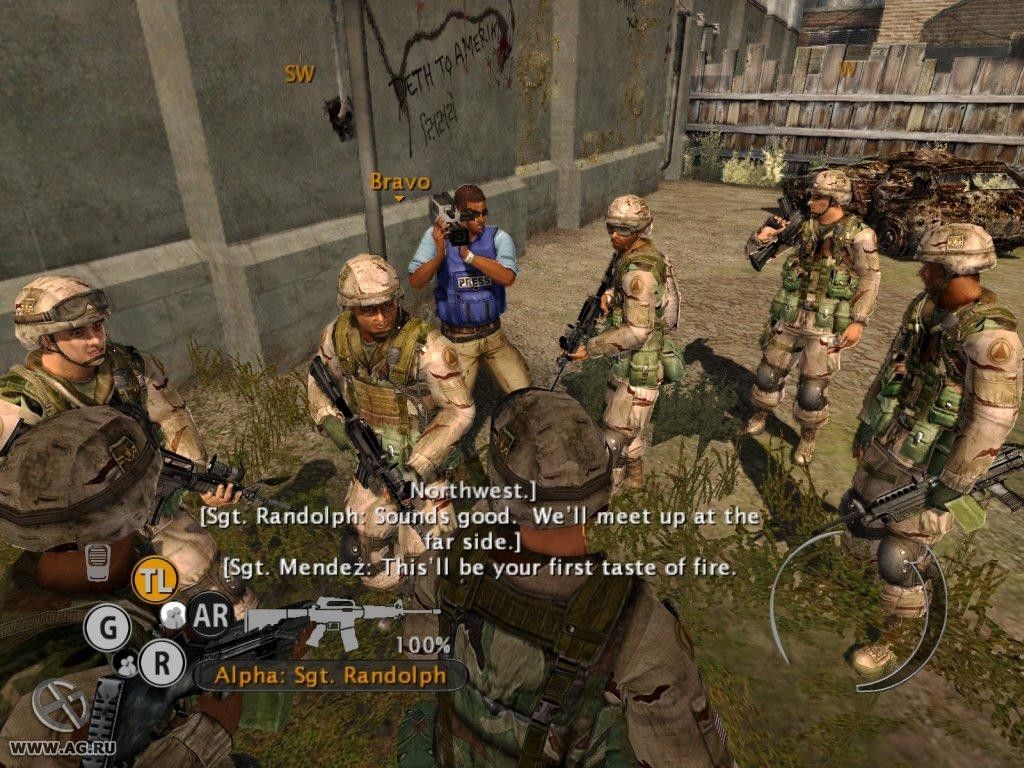Select the Bravo team marker
This screenshot has width=1024, height=768.
(x=400, y=182)
